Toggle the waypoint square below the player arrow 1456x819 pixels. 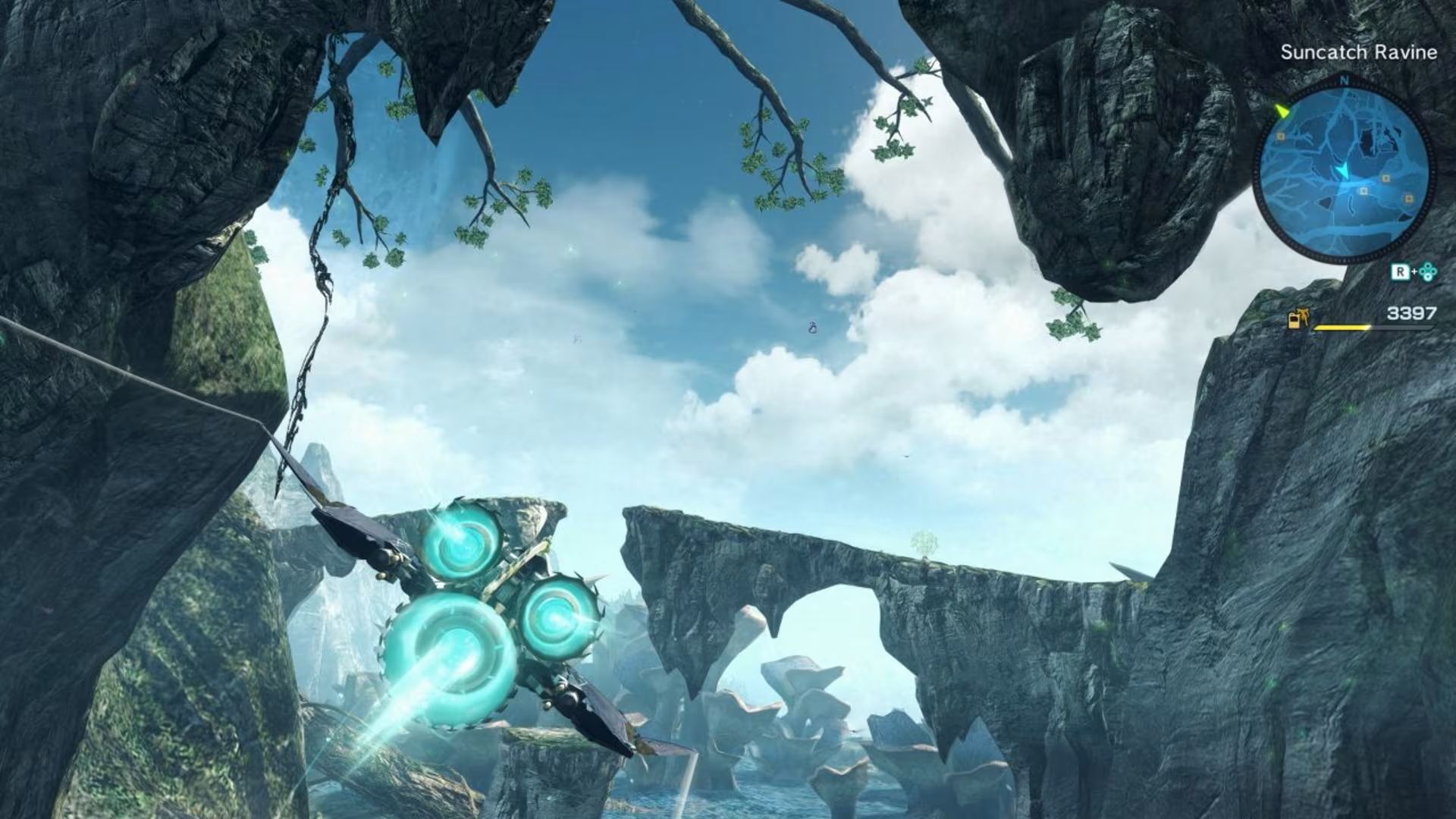click(1363, 192)
